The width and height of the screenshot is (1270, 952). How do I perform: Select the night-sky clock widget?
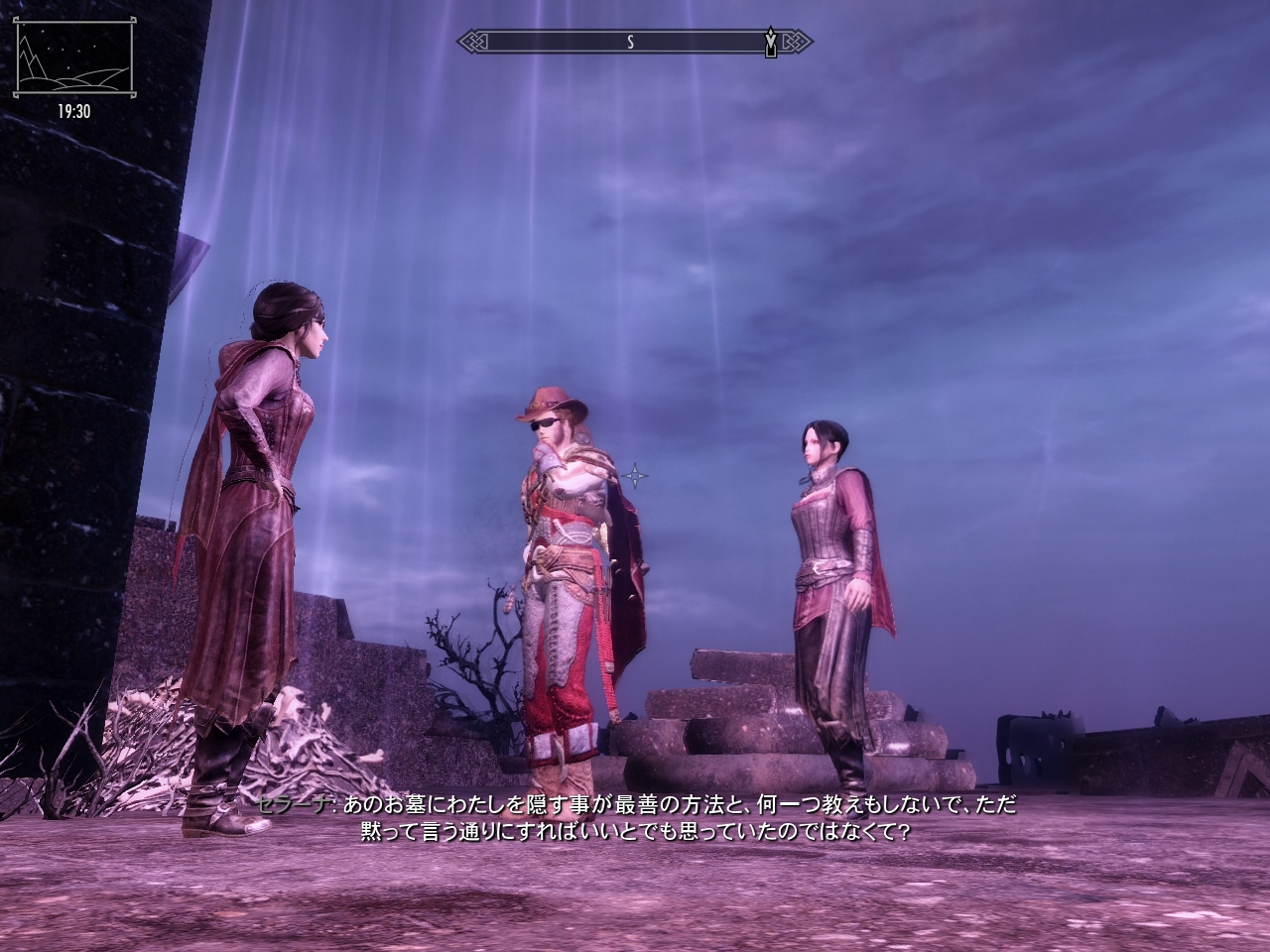click(72, 59)
